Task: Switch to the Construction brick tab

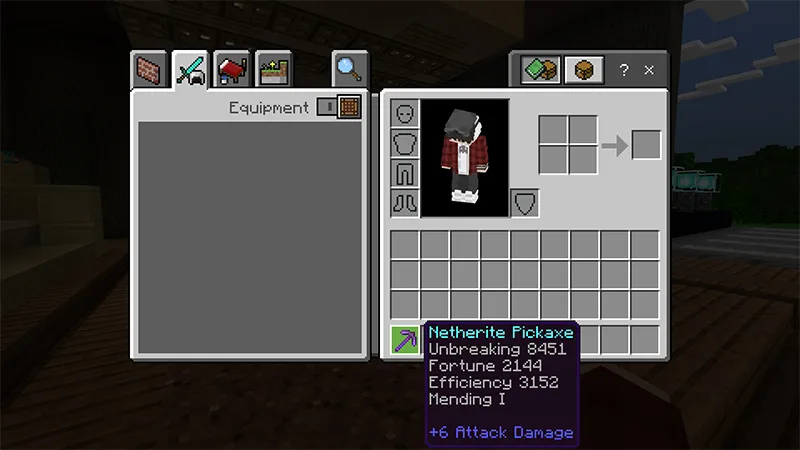Action: (x=149, y=71)
